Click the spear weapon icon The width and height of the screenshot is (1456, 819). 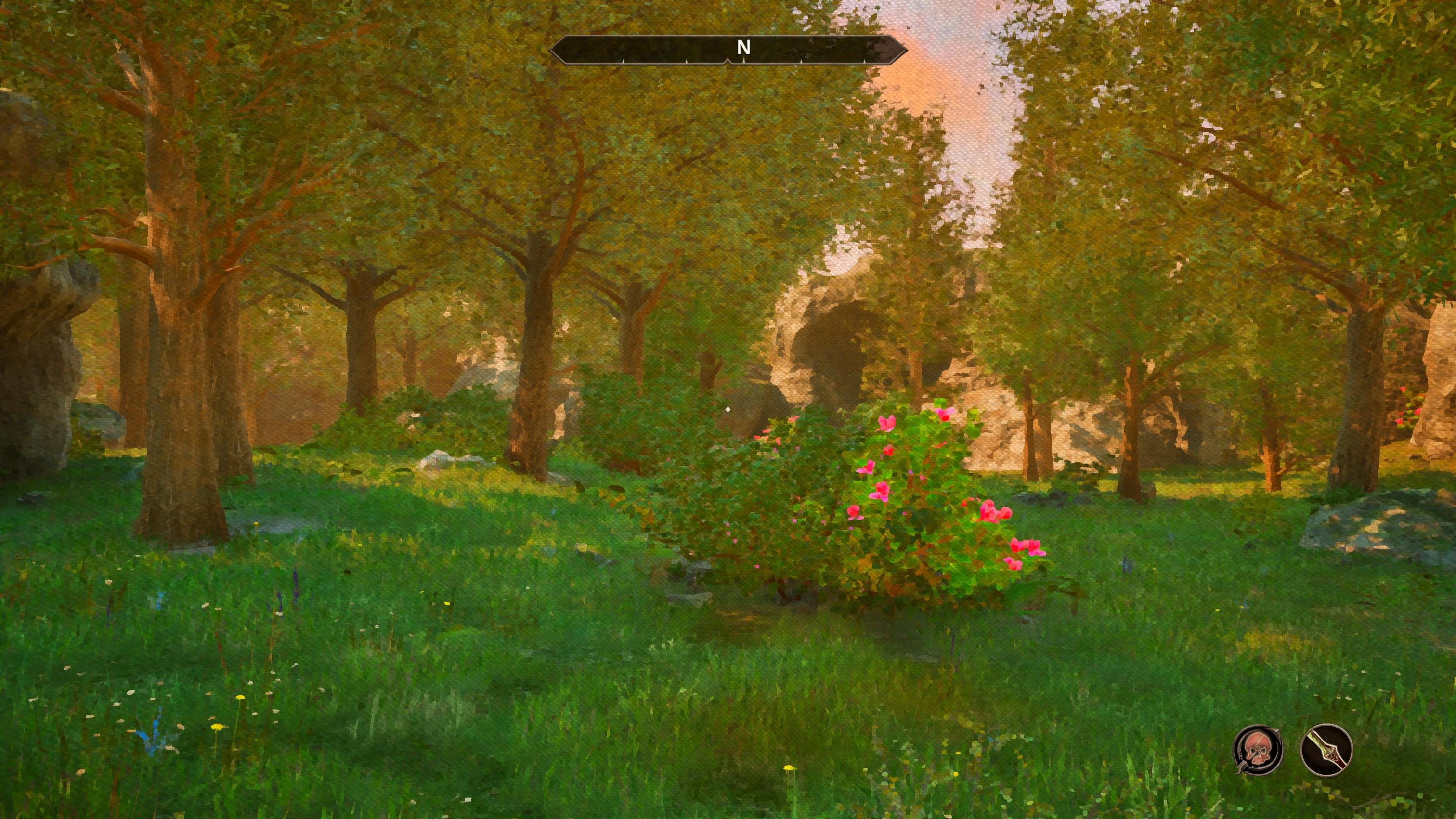tap(1326, 750)
